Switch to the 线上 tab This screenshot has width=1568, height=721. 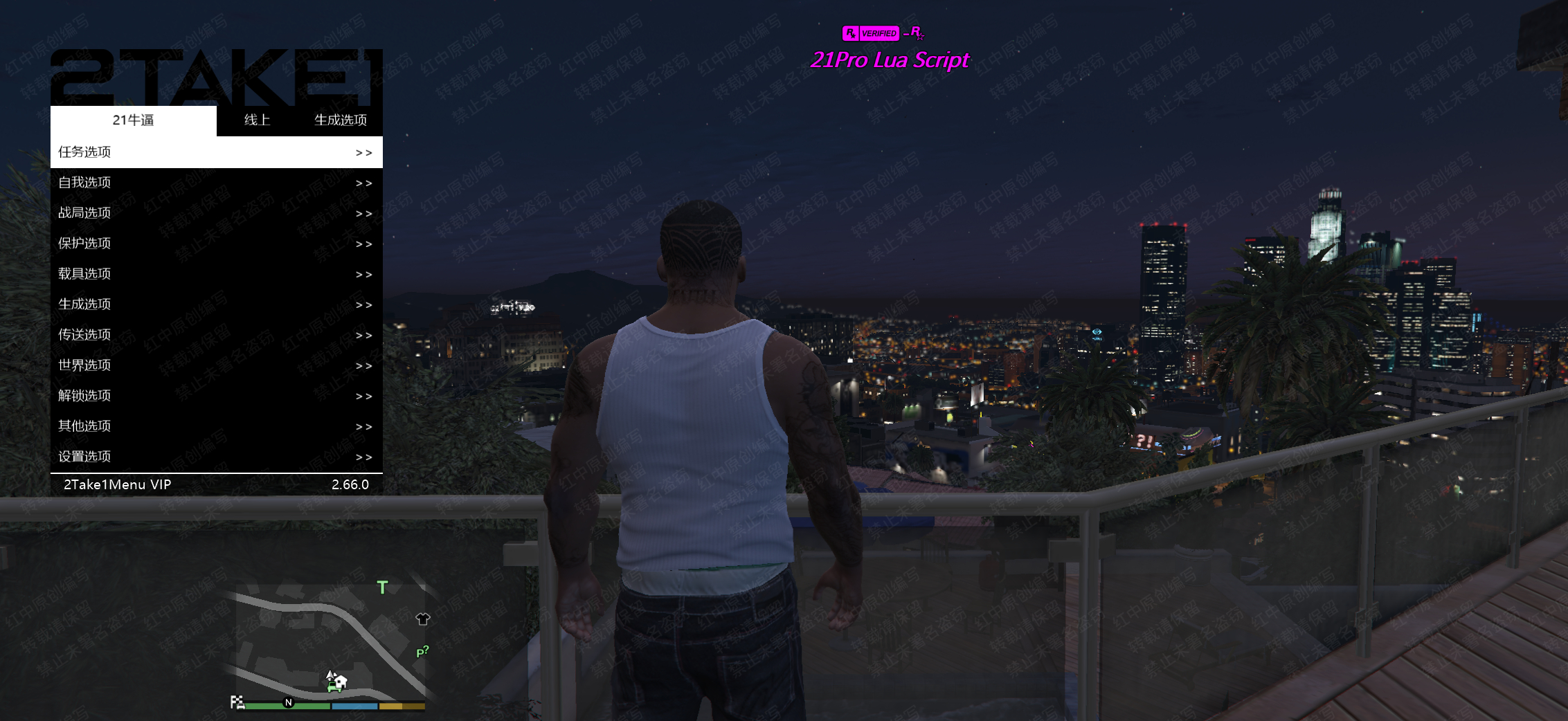pyautogui.click(x=257, y=120)
